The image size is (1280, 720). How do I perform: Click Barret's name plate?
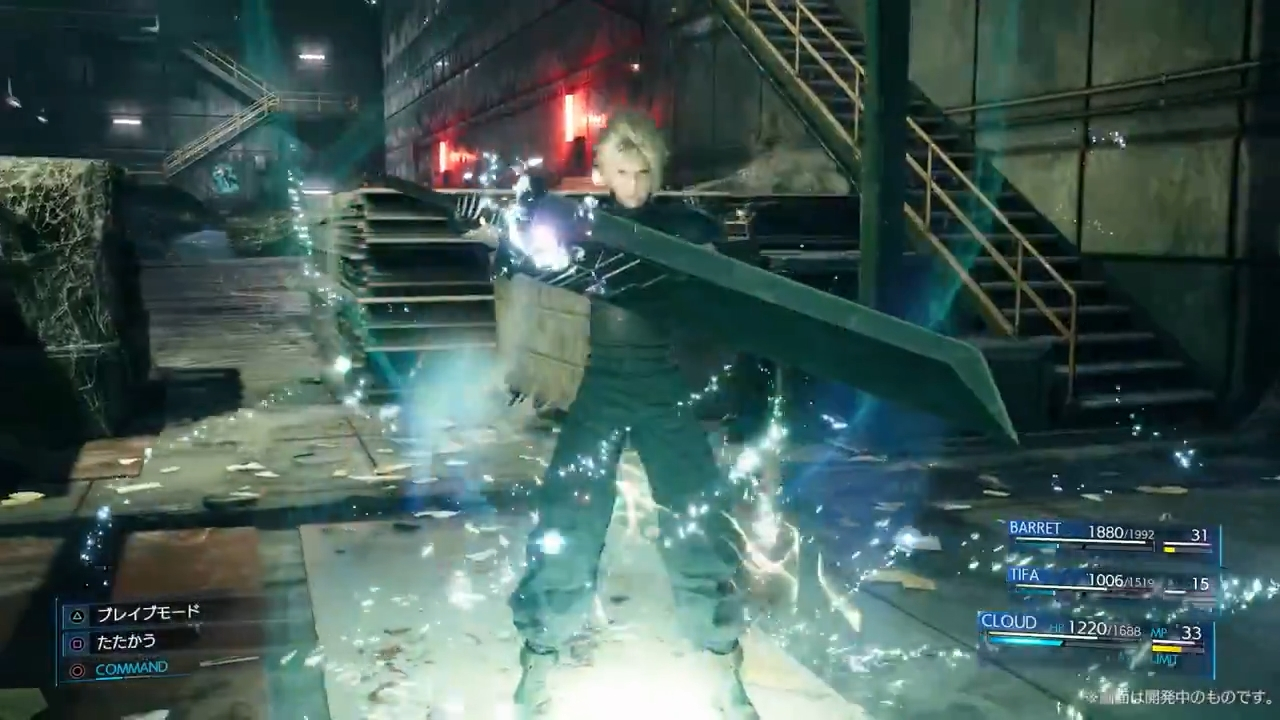(x=1035, y=528)
